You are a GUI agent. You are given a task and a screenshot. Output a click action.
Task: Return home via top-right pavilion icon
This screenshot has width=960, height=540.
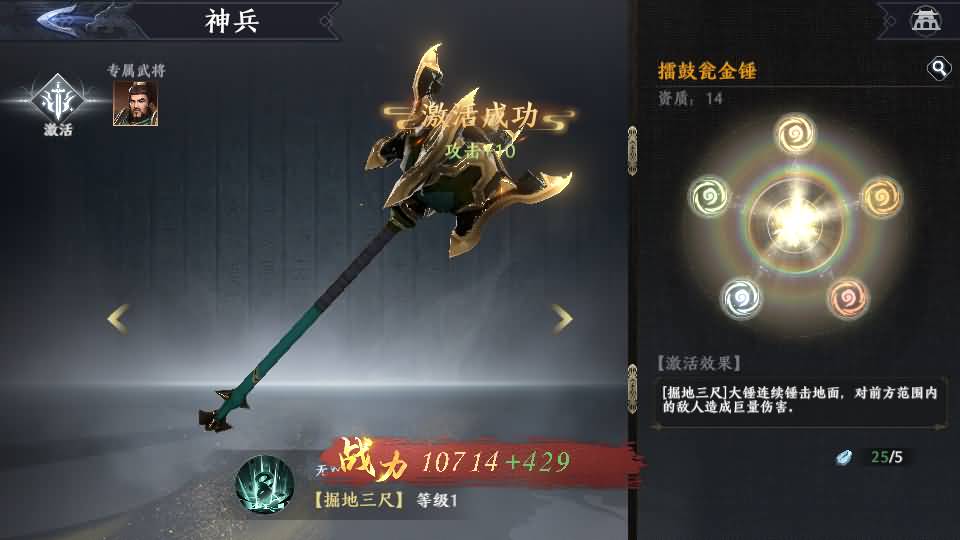click(925, 19)
